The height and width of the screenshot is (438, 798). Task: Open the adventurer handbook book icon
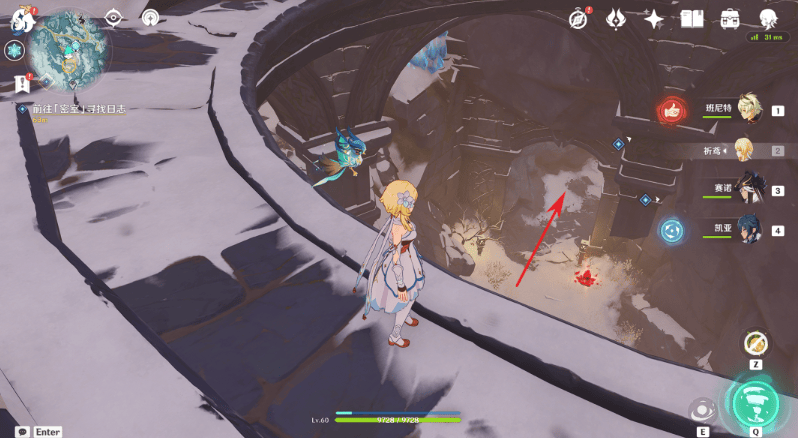692,19
